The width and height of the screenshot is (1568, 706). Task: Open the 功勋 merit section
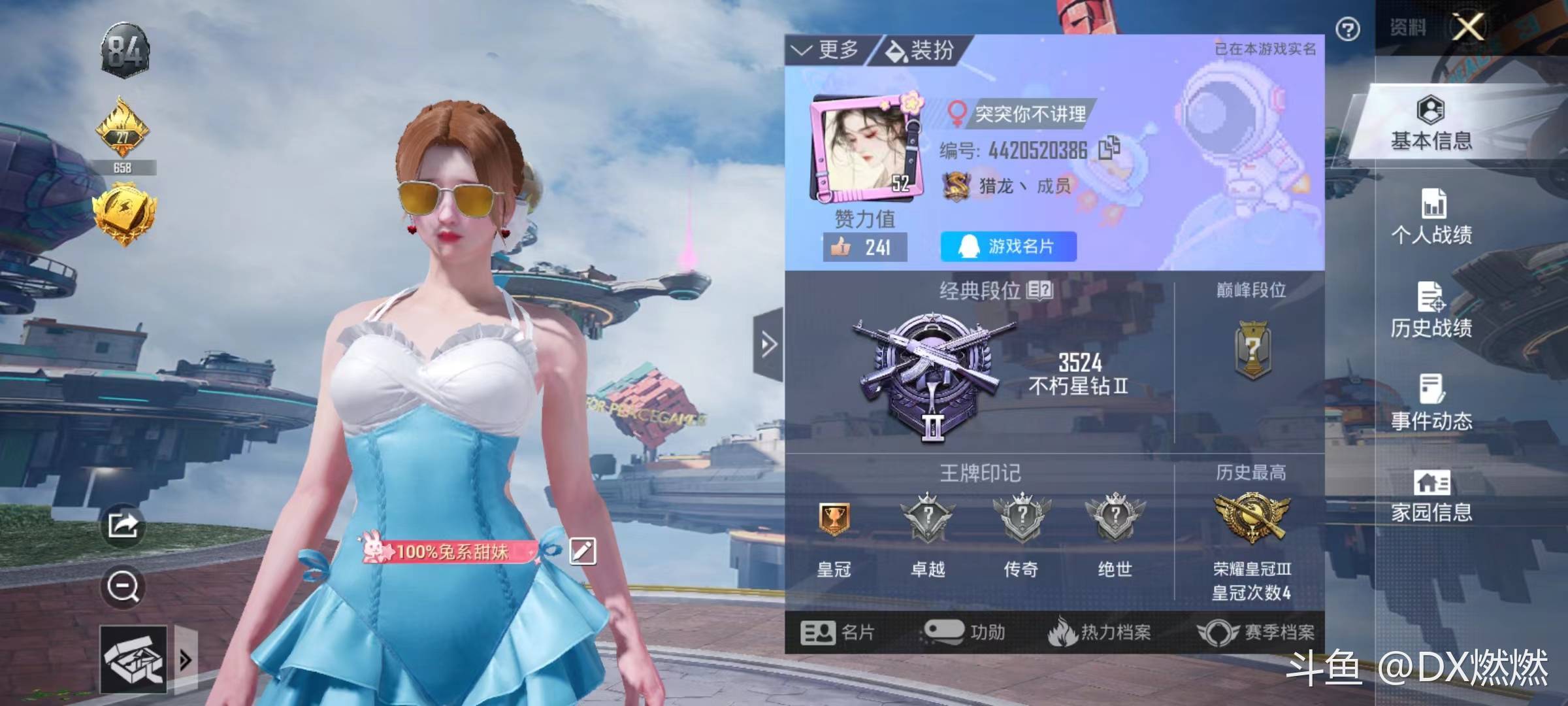(x=964, y=632)
